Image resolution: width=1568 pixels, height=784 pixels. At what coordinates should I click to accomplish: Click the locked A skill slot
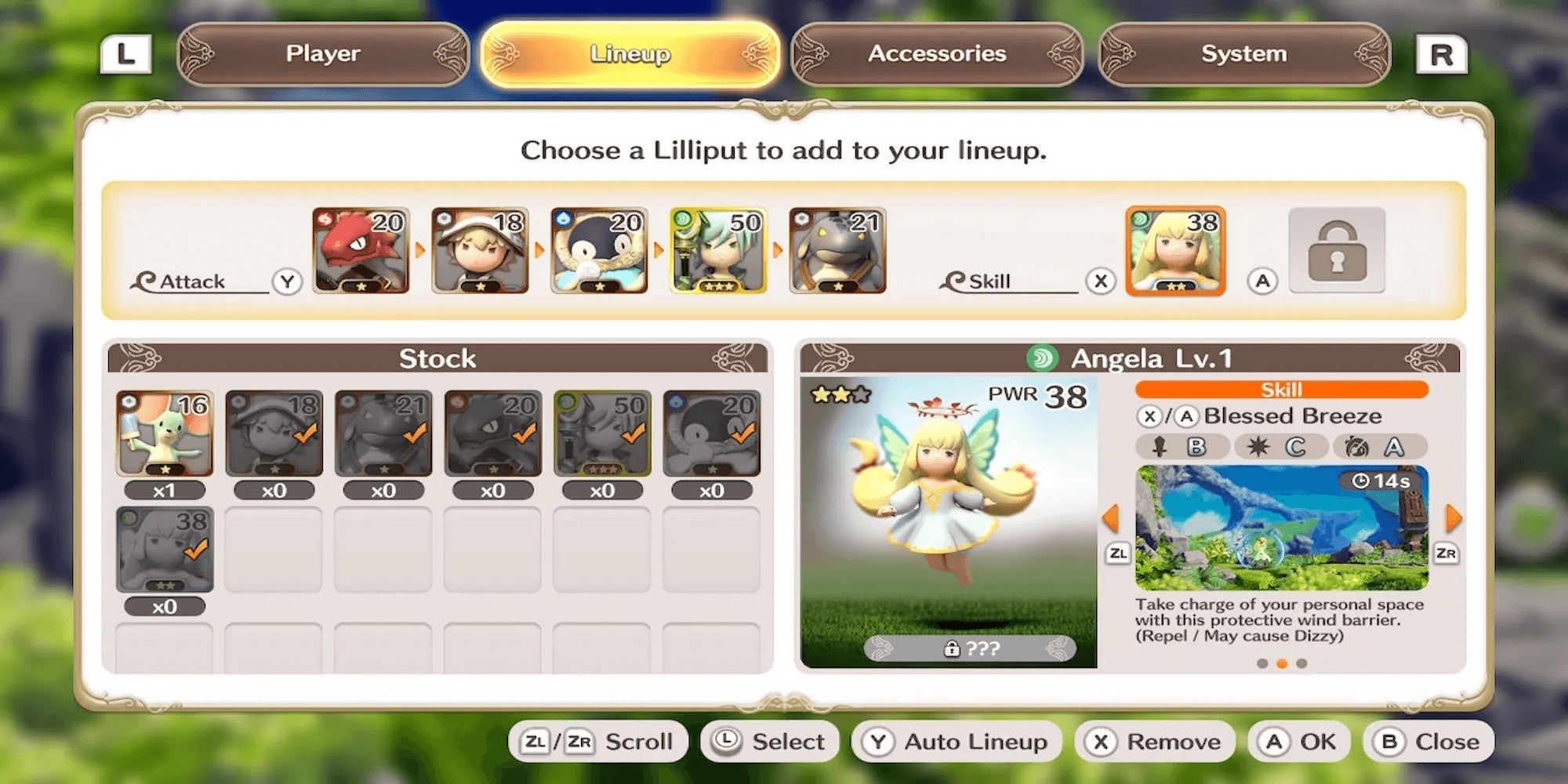1337,251
